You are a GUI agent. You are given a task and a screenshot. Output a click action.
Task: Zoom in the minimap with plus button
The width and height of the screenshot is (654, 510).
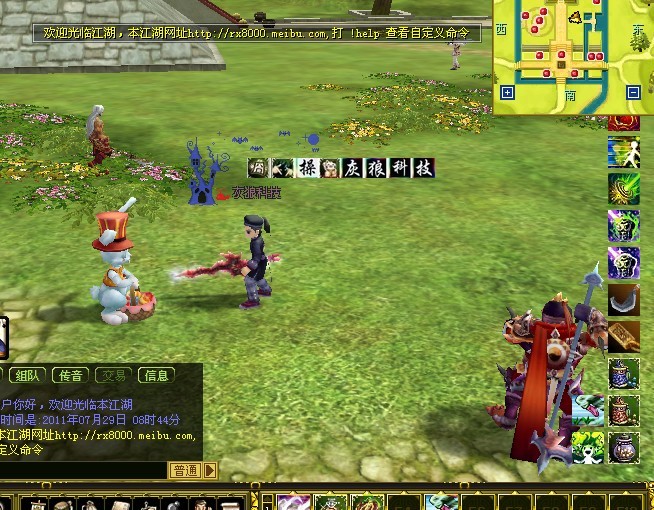pyautogui.click(x=507, y=93)
